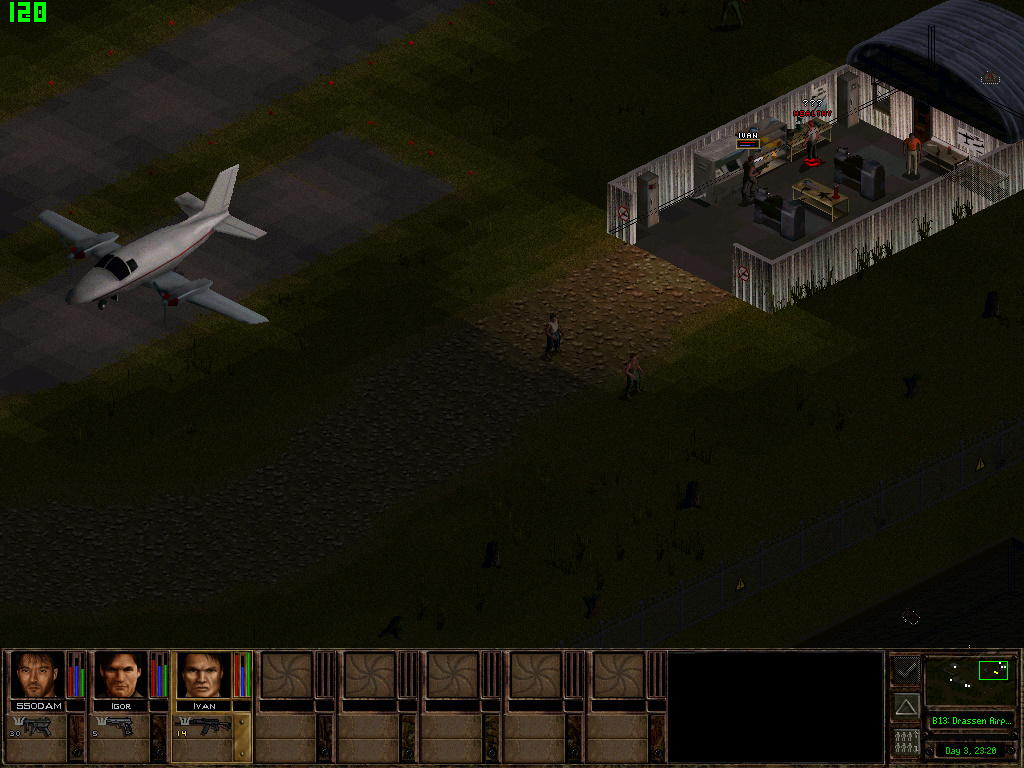The image size is (1024, 768).
Task: Click the sector overview minimap
Action: pyautogui.click(x=969, y=680)
